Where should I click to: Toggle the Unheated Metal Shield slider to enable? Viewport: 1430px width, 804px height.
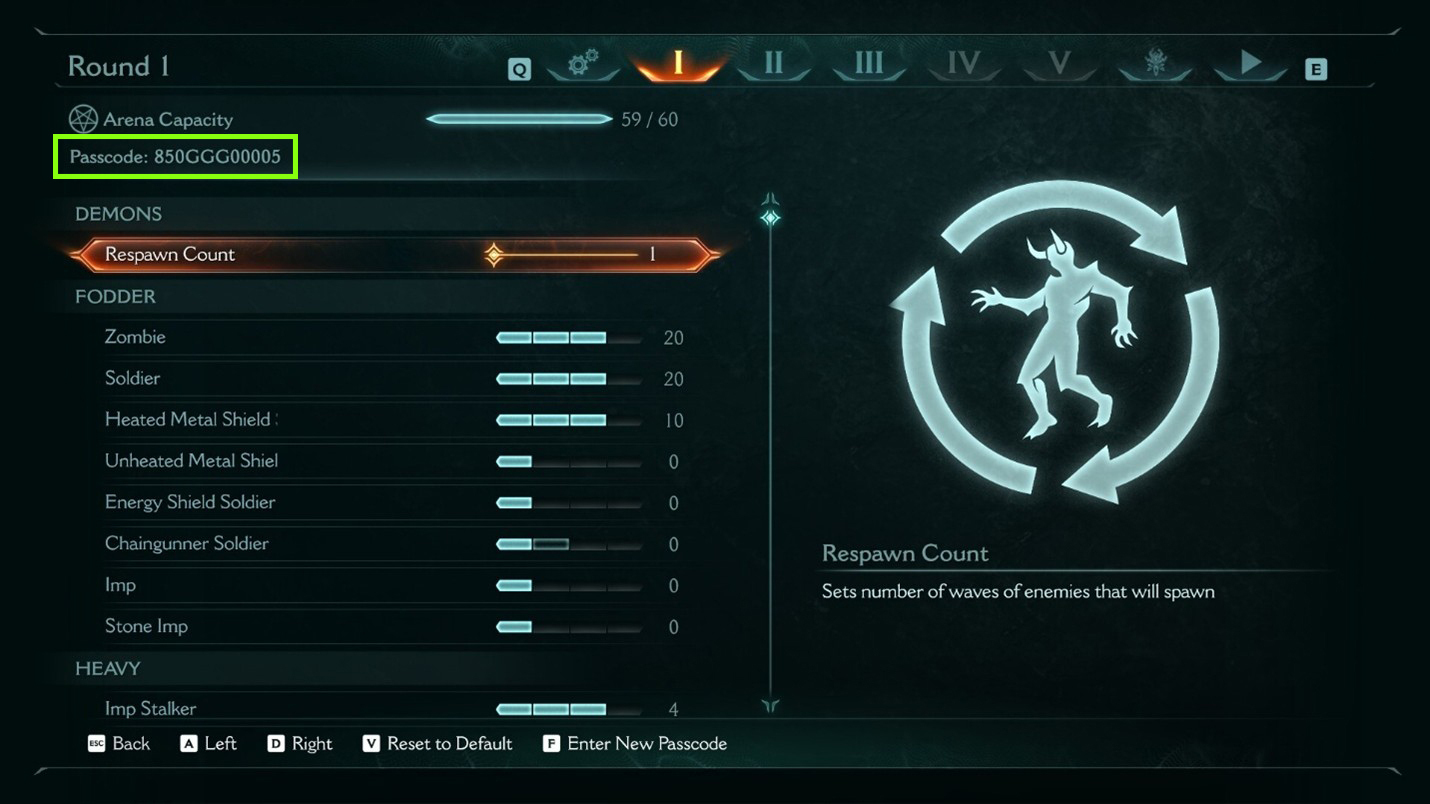pos(570,461)
